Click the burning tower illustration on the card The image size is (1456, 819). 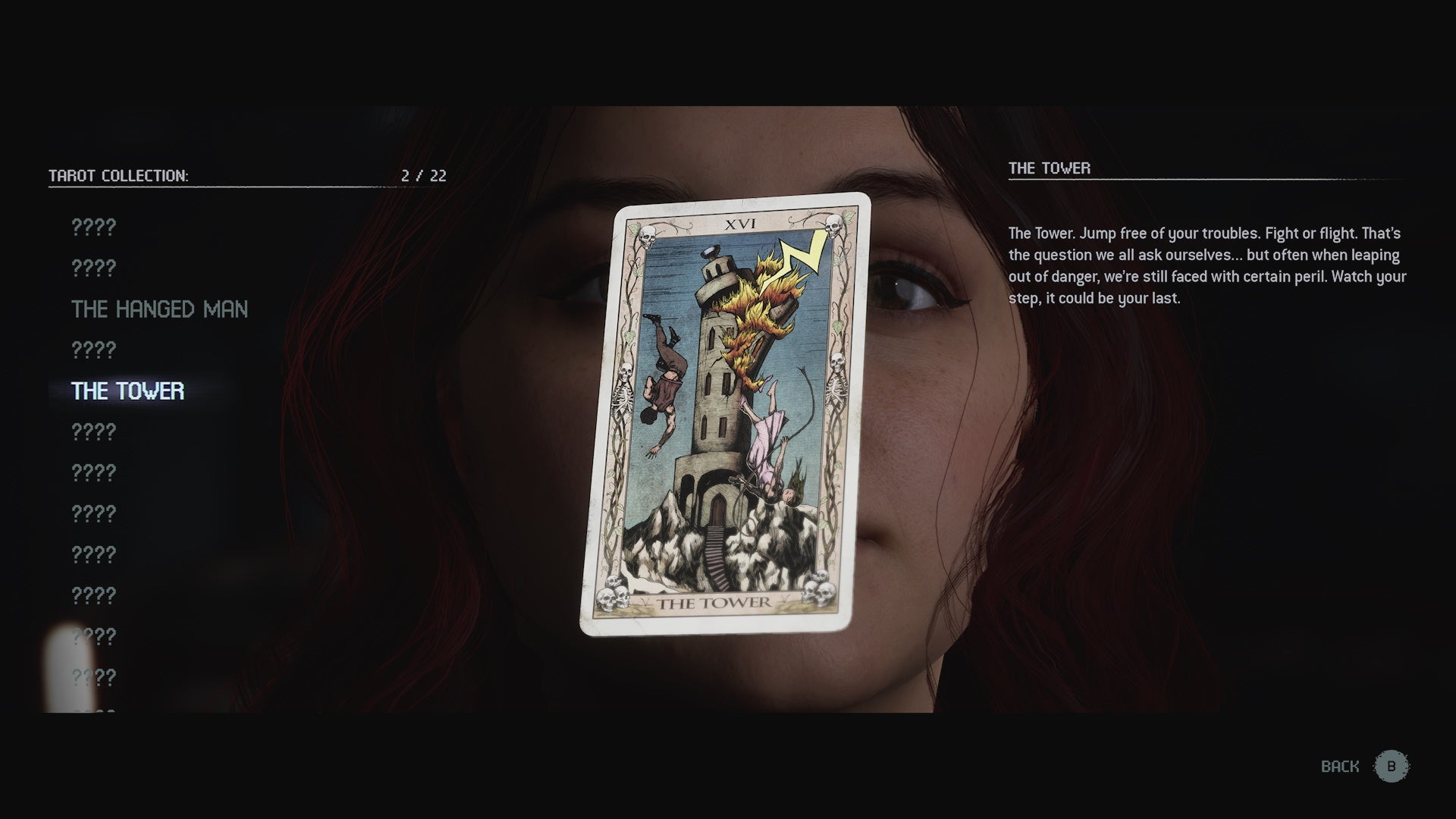click(720, 379)
